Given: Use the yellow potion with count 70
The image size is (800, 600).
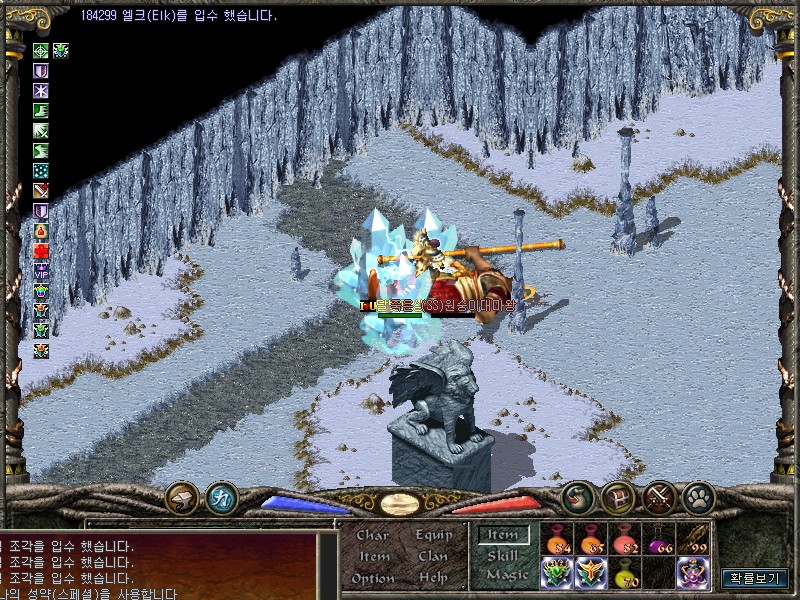Looking at the screenshot, I should pyautogui.click(x=625, y=573).
